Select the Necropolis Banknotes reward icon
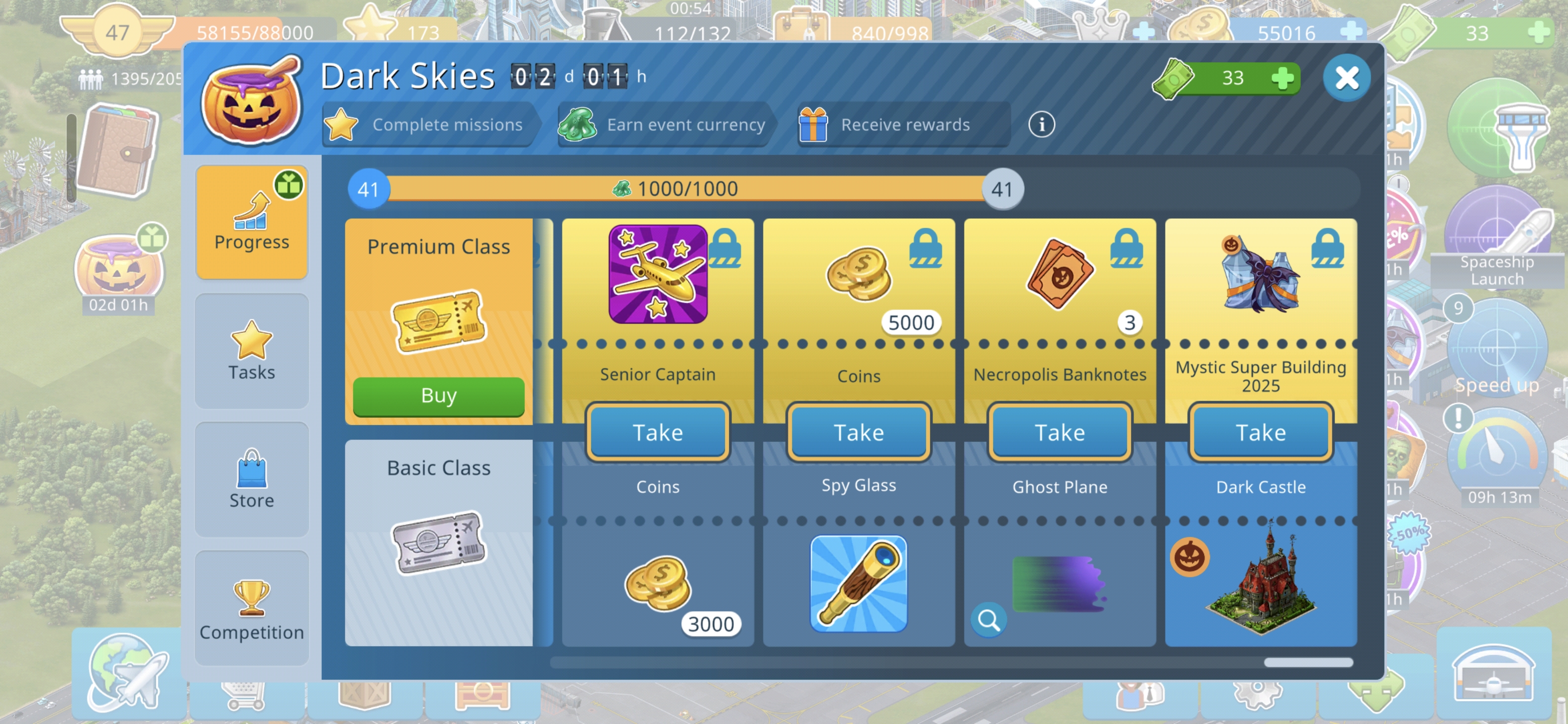The width and height of the screenshot is (1568, 724). click(x=1059, y=275)
